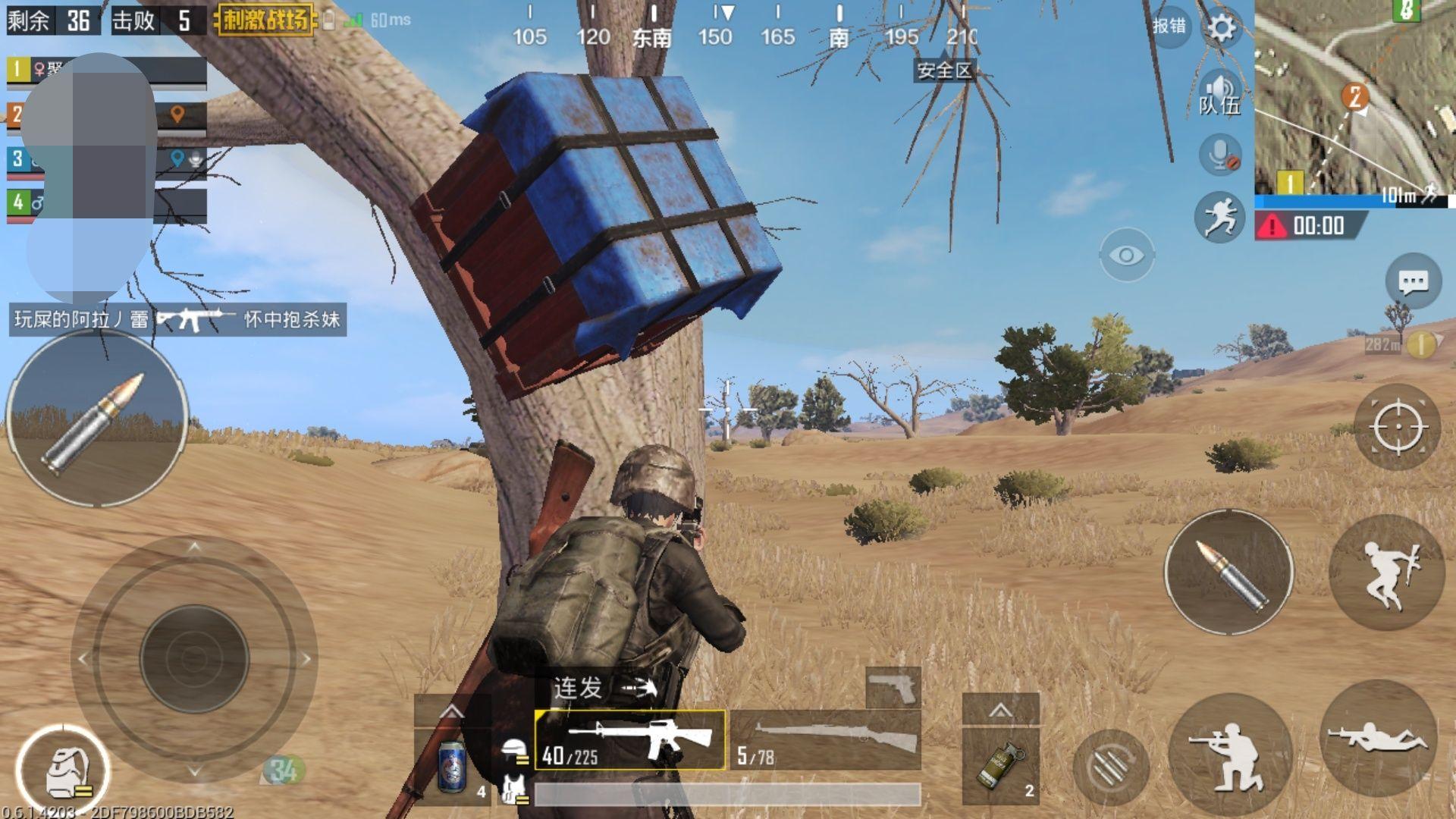Screen dimensions: 1456x819
Task: Open the settings gear menu
Action: click(1221, 29)
